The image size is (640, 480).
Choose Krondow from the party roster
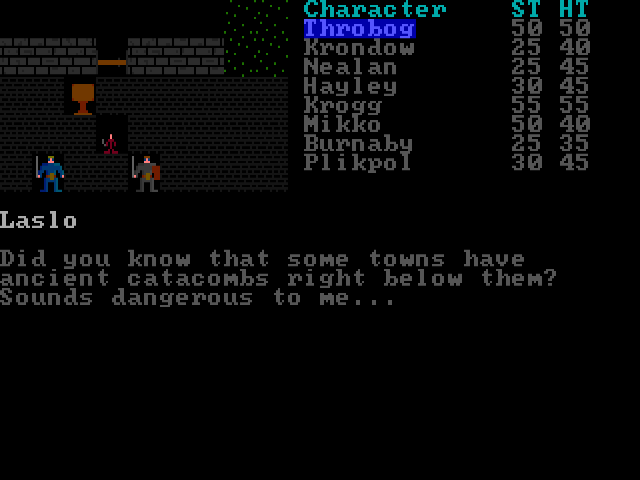pos(358,48)
